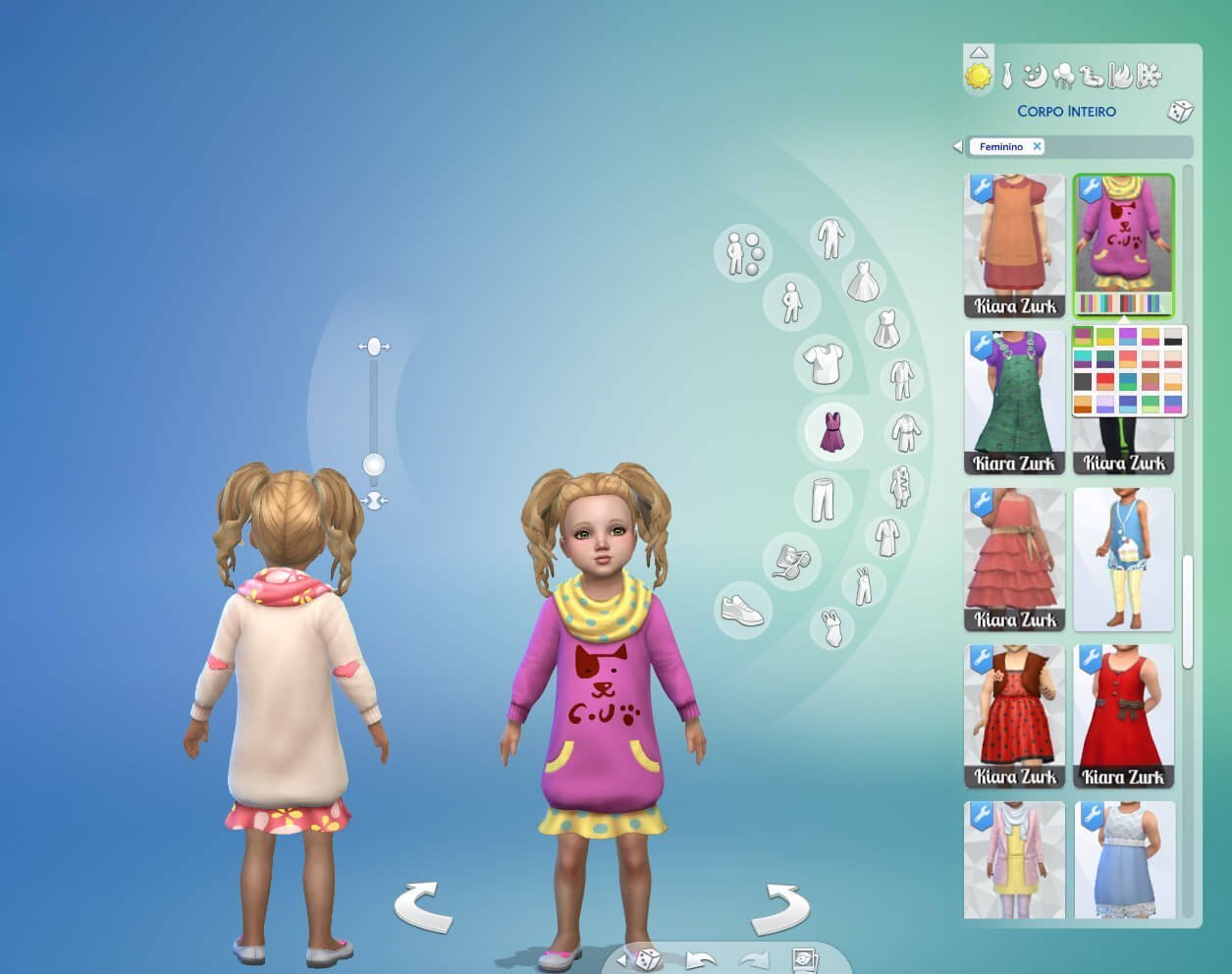Select the Everyday sun outfit category

(x=979, y=76)
